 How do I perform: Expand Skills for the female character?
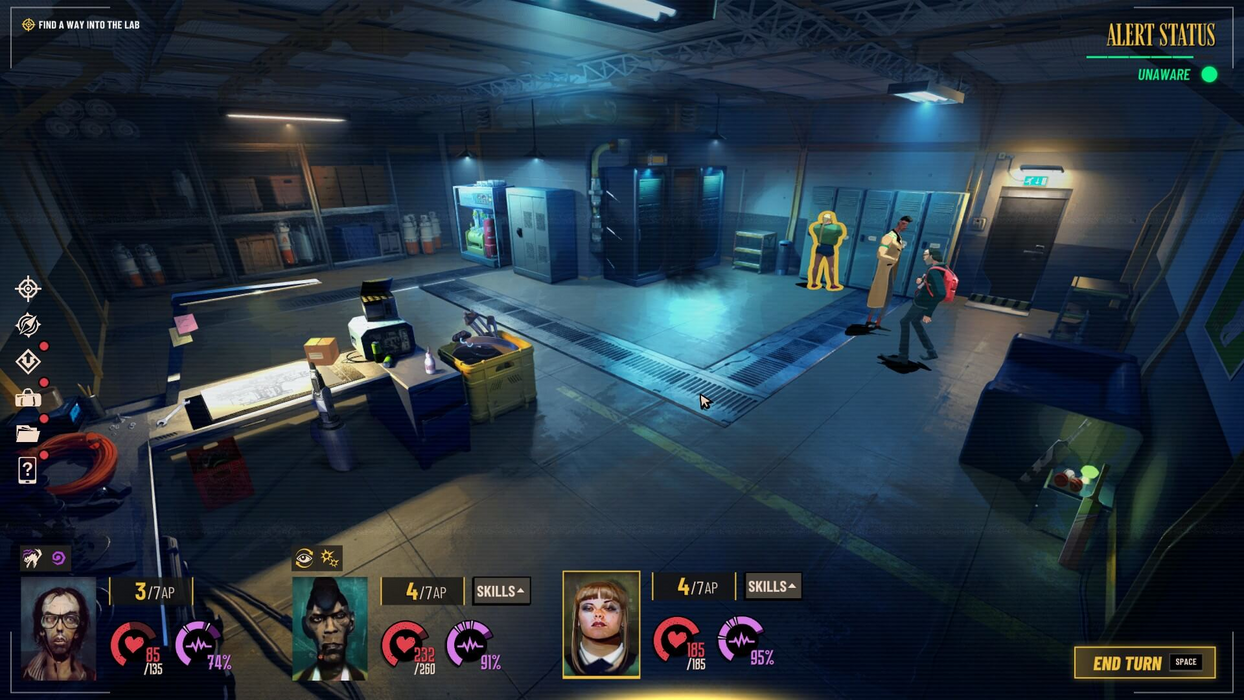[772, 586]
